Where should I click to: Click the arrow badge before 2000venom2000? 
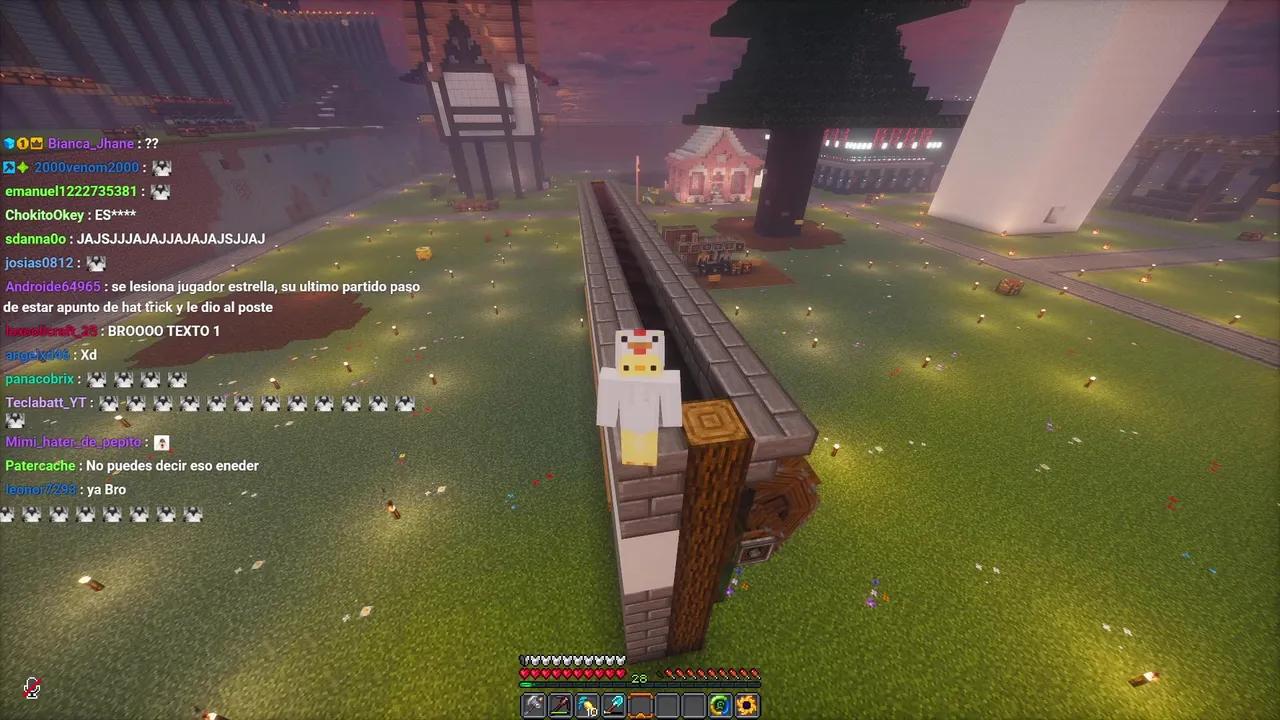coord(8,166)
